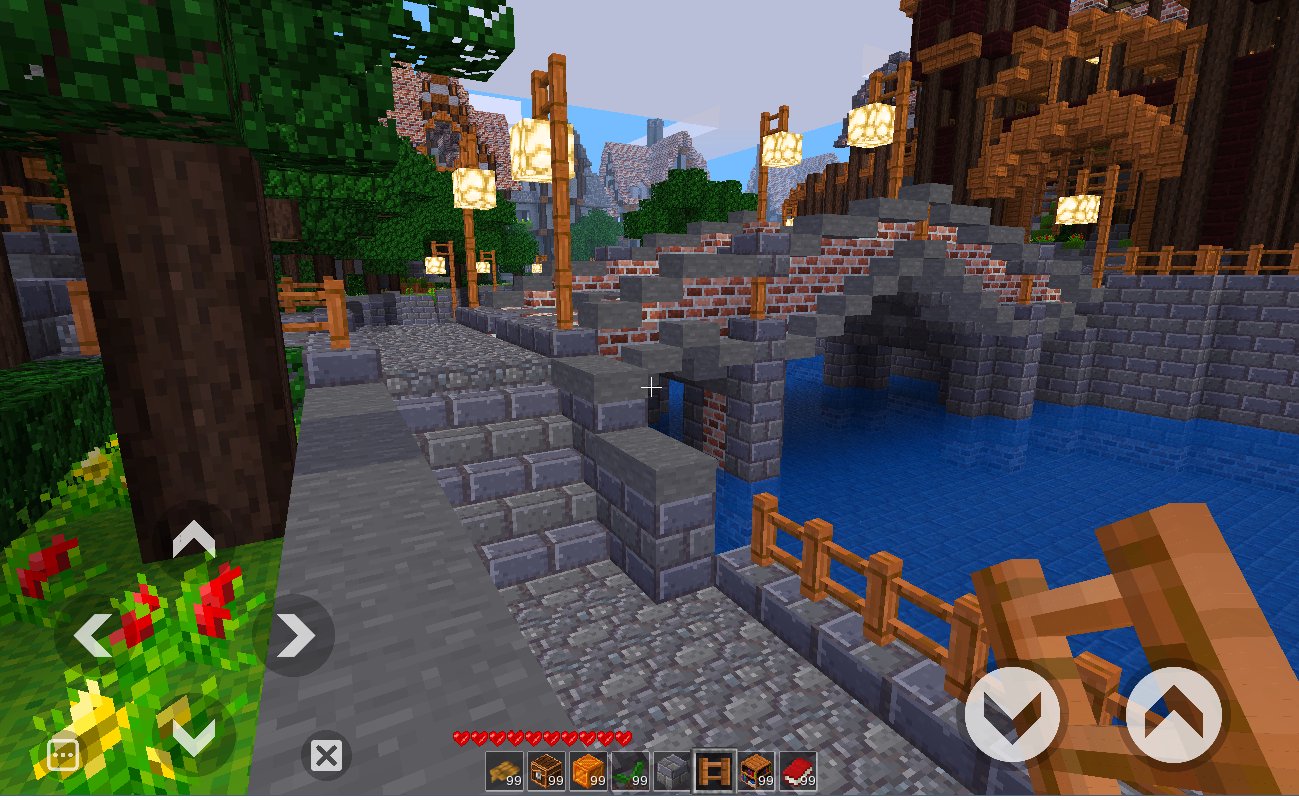Screen dimensions: 1299x800
Task: Select the sapling in the hotbar
Action: click(630, 770)
